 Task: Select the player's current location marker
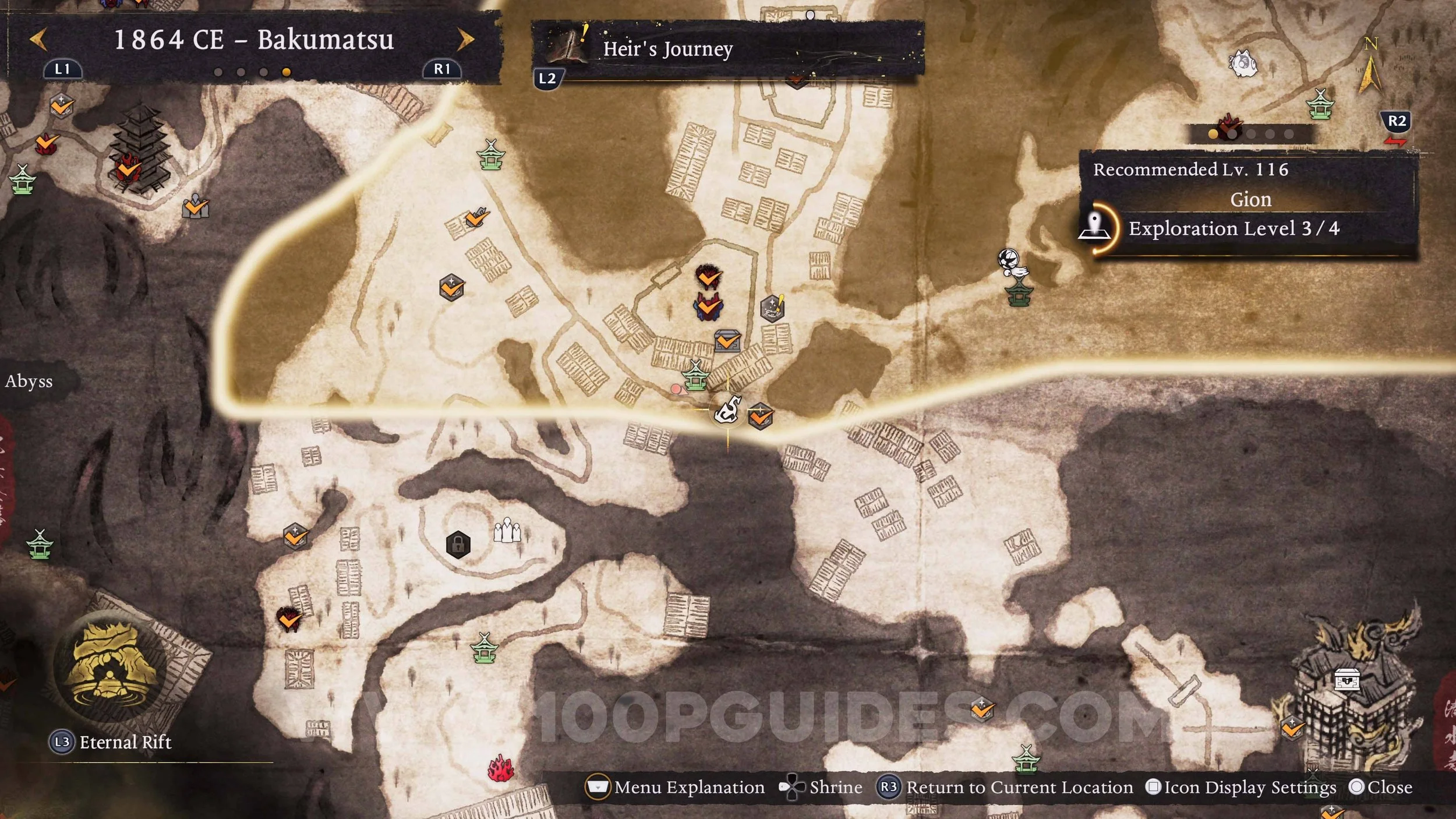coord(729,410)
